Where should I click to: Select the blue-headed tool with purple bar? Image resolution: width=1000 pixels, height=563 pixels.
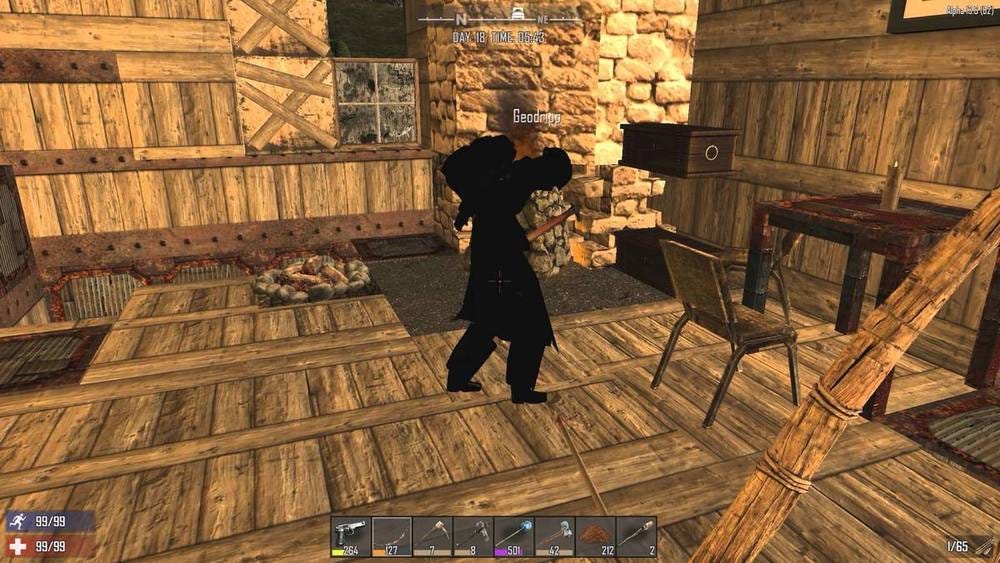[514, 536]
